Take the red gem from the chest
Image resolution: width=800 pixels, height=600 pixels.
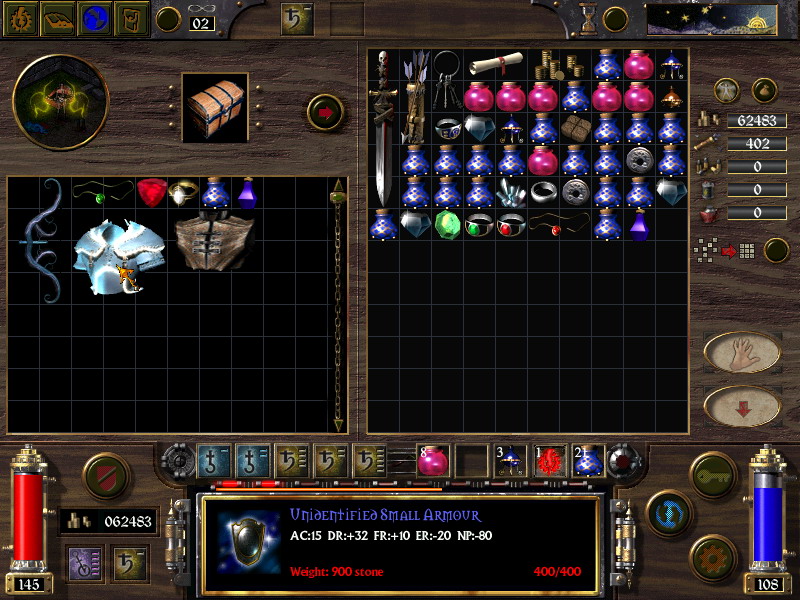[x=152, y=192]
